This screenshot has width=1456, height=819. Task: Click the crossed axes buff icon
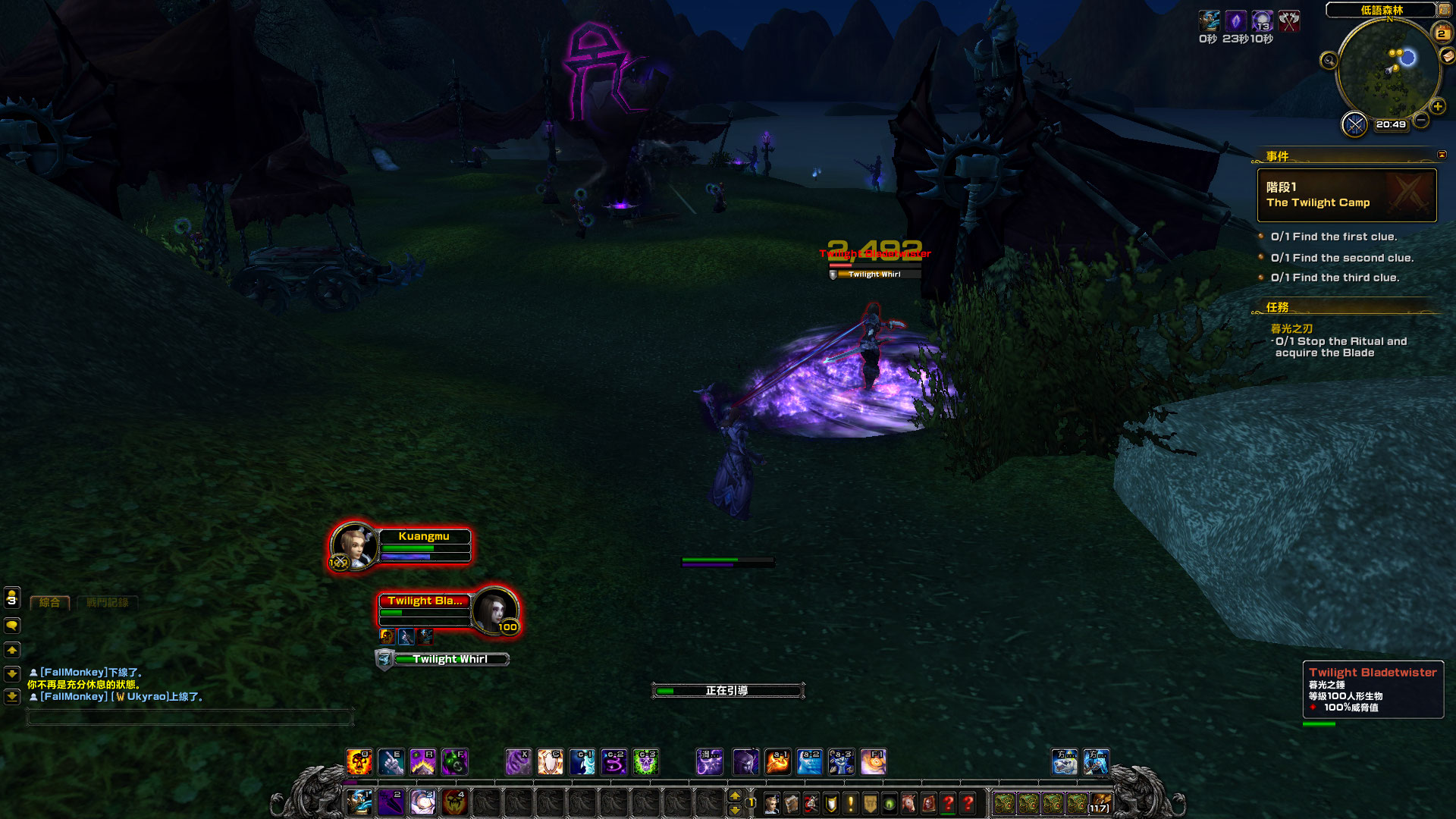1289,21
